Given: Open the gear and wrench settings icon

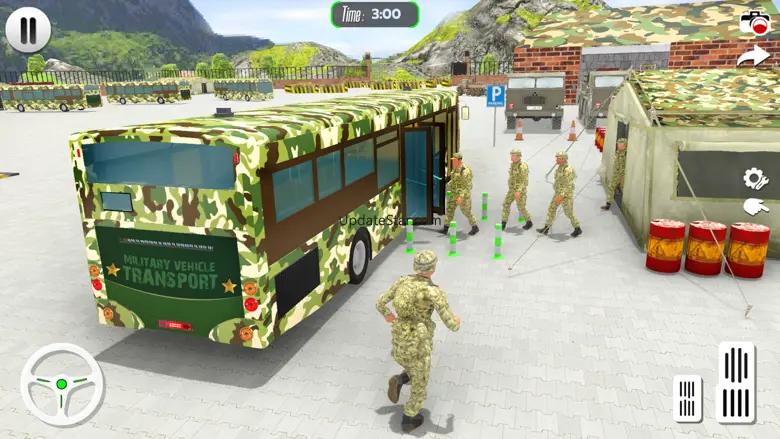Looking at the screenshot, I should click(x=755, y=179).
